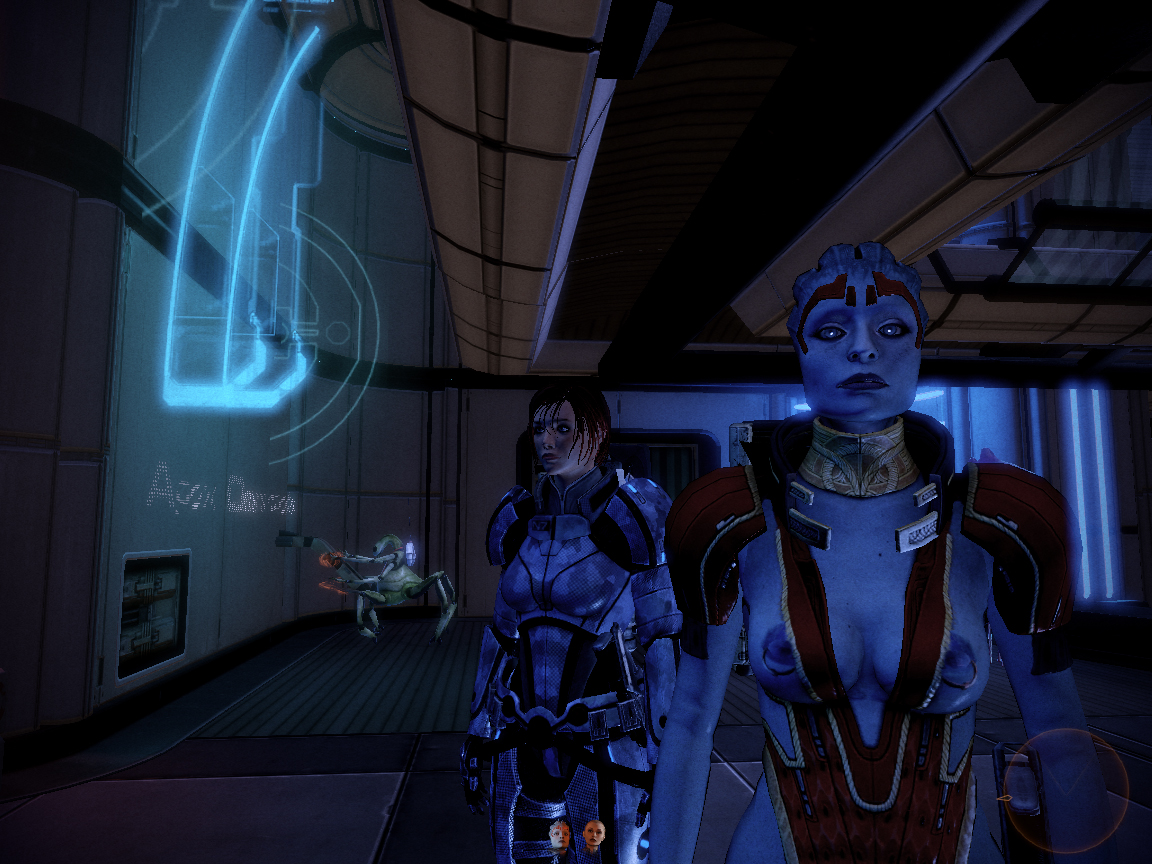Select the squadmate portrait with red face markings

pos(560,834)
